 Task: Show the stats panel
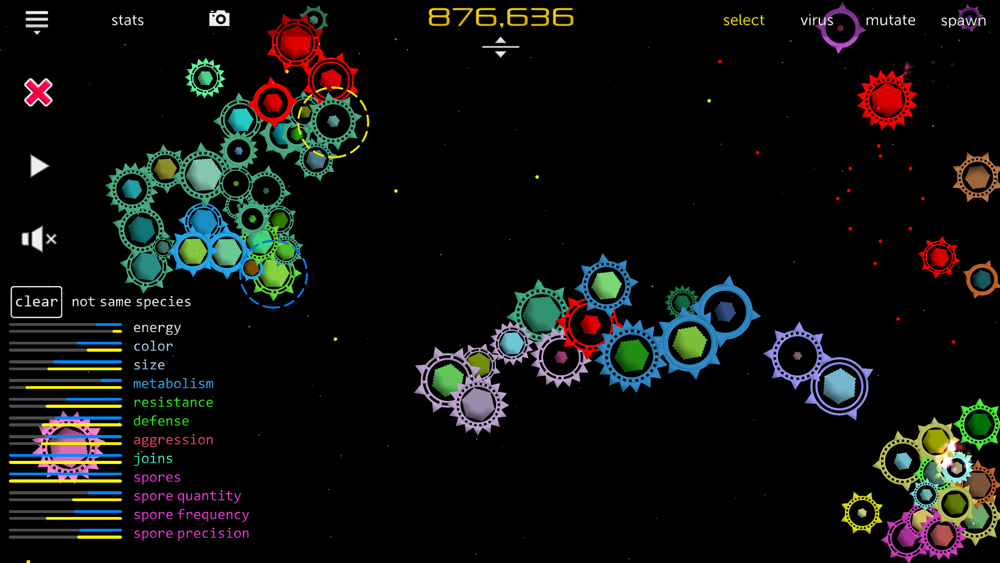[127, 20]
